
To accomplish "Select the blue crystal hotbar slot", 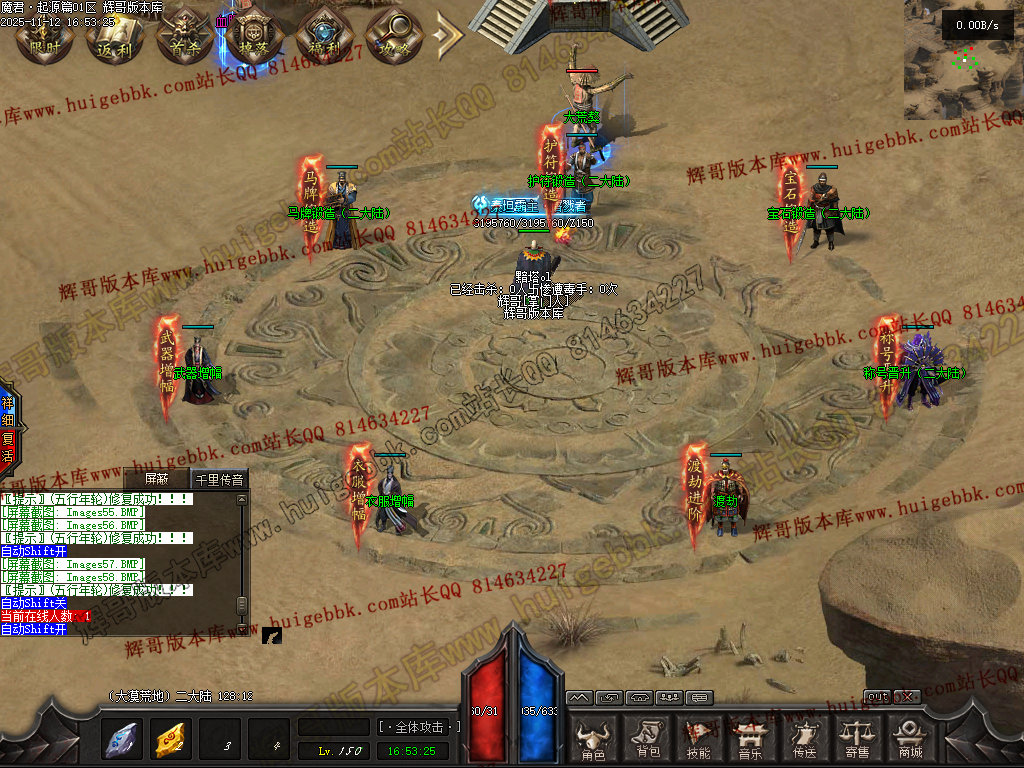I will (x=122, y=740).
